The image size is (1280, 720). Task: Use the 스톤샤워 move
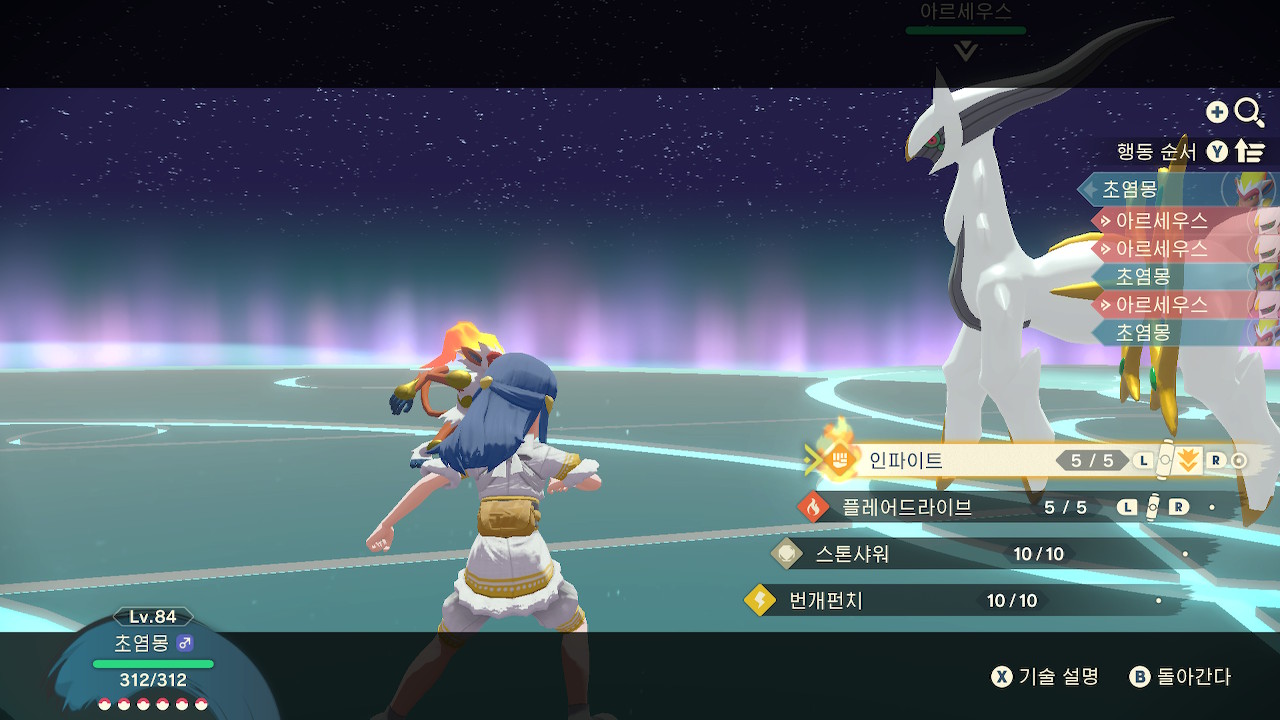(x=852, y=553)
